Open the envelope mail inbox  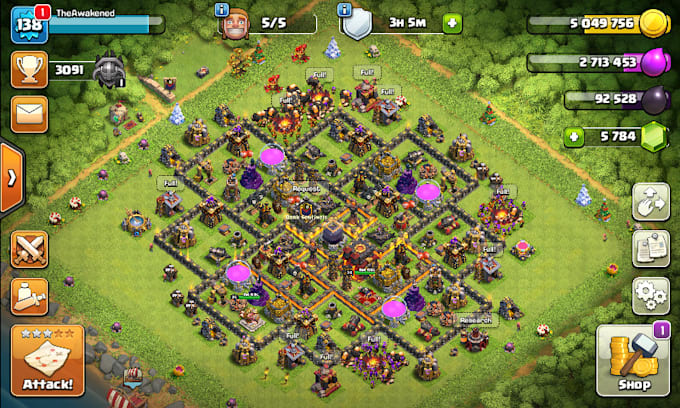coord(30,113)
